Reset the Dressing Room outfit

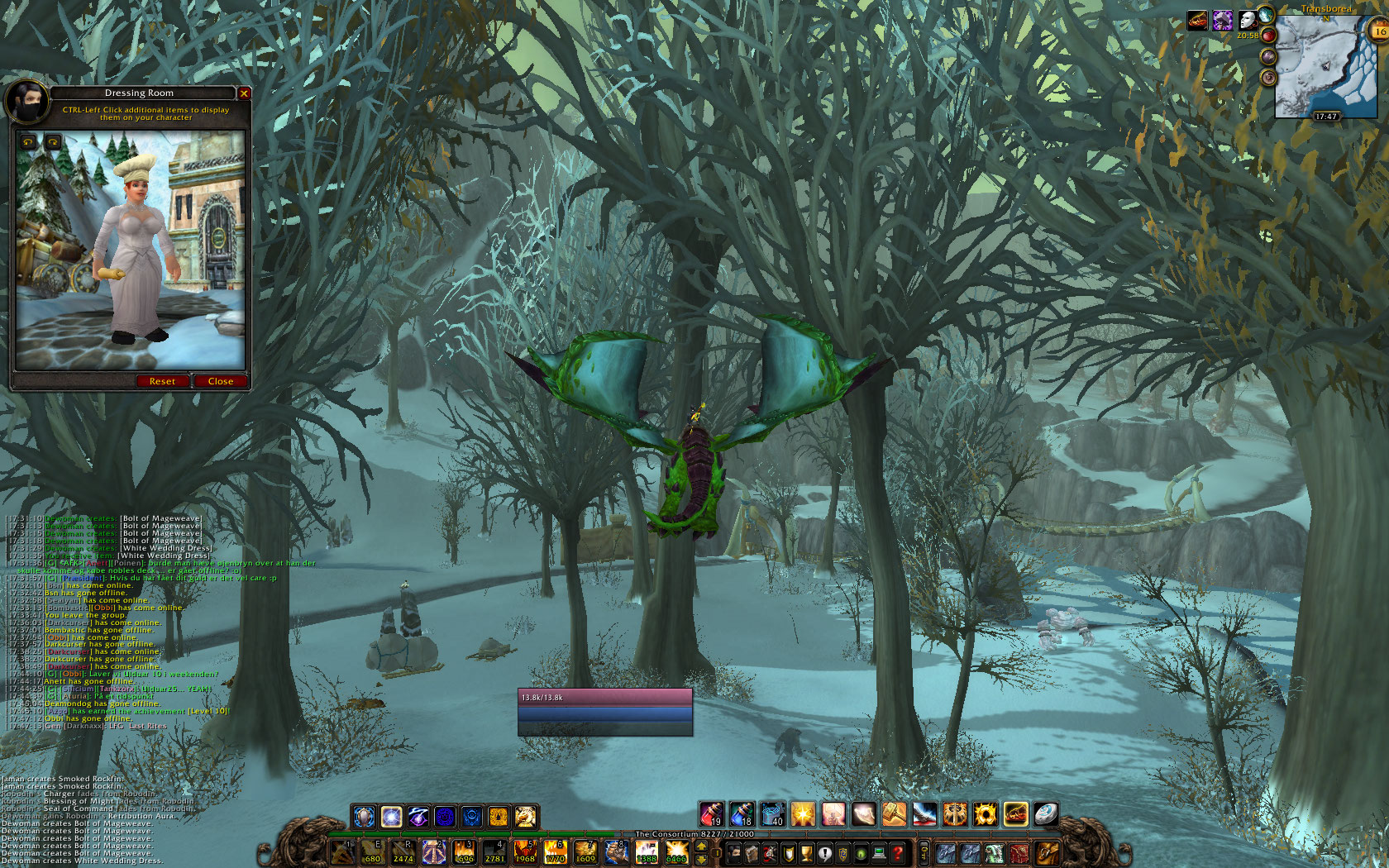point(162,381)
